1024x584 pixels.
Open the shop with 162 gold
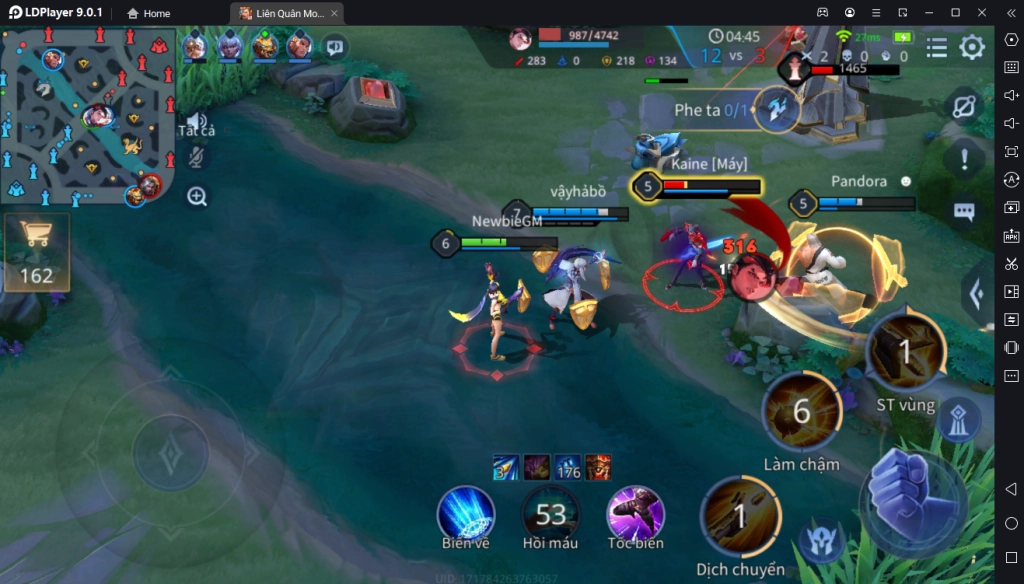coord(37,251)
